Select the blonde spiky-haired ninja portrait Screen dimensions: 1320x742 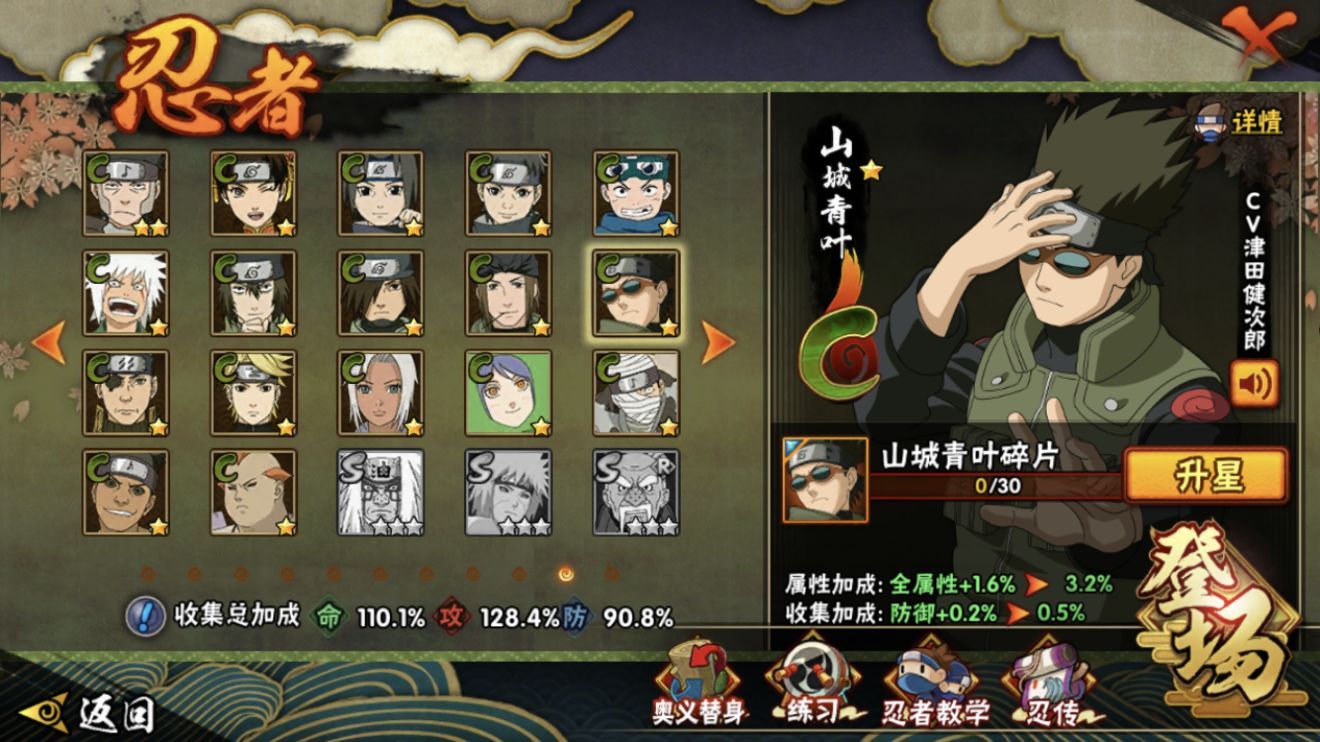tap(253, 393)
